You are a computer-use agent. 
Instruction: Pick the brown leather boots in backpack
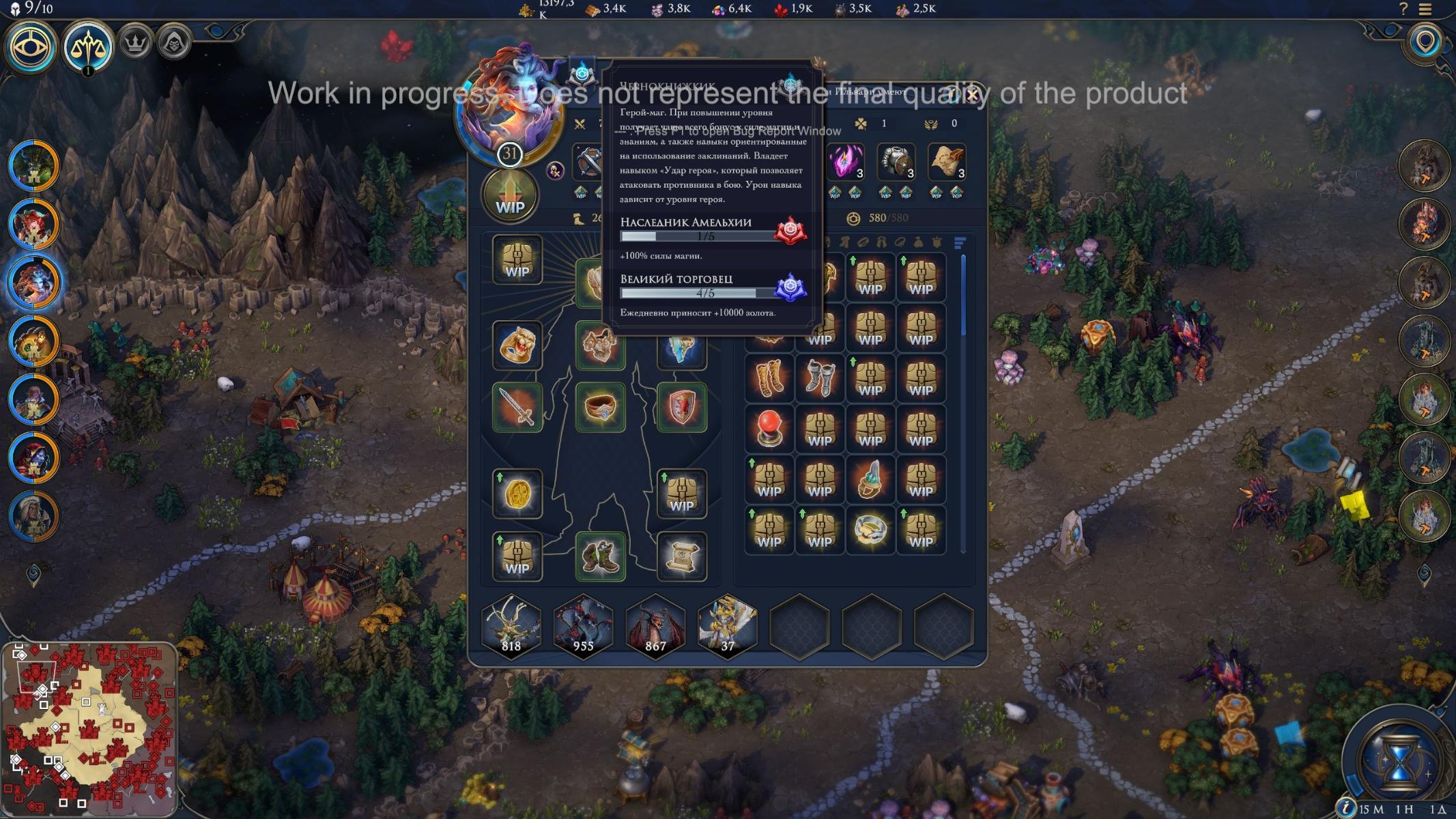769,378
